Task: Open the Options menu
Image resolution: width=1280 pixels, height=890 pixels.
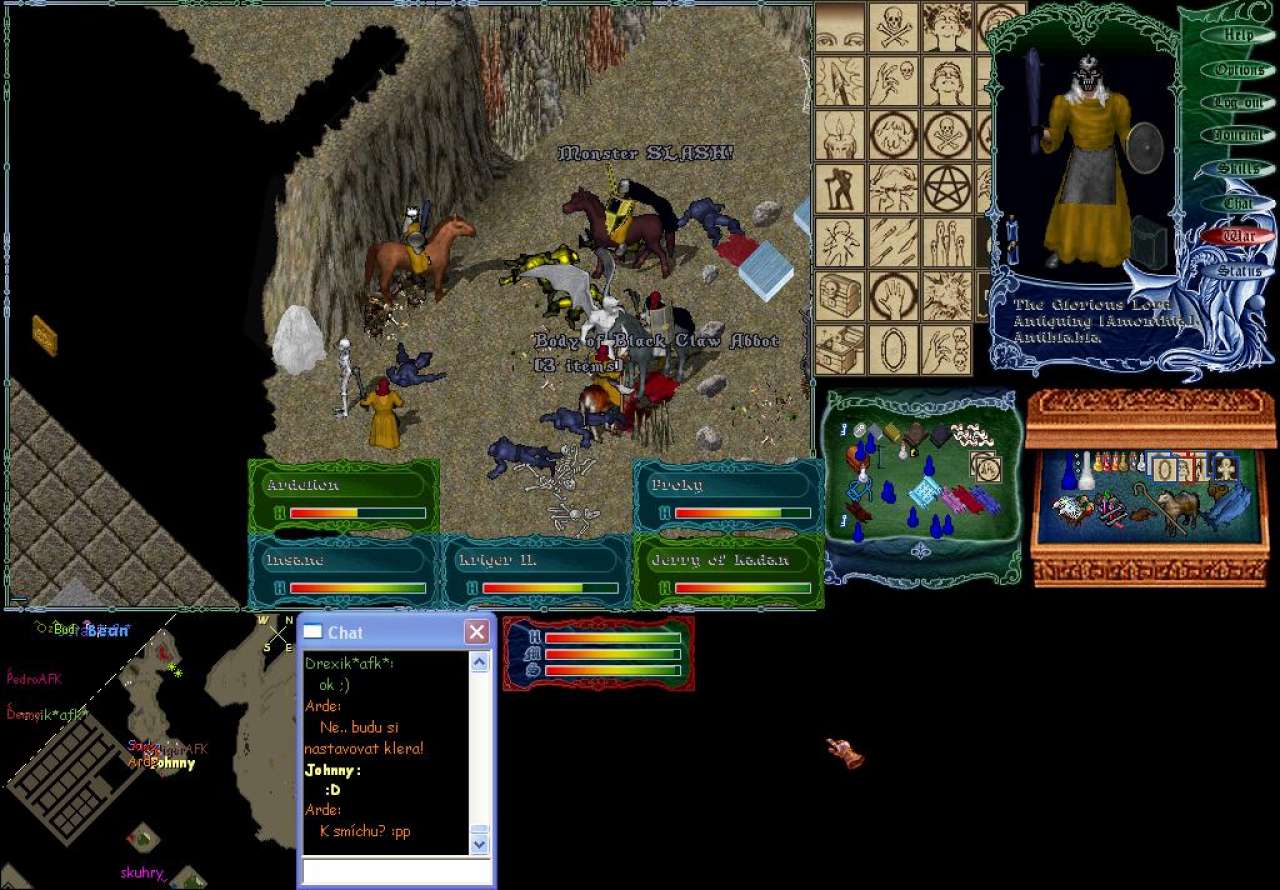Action: point(1239,70)
